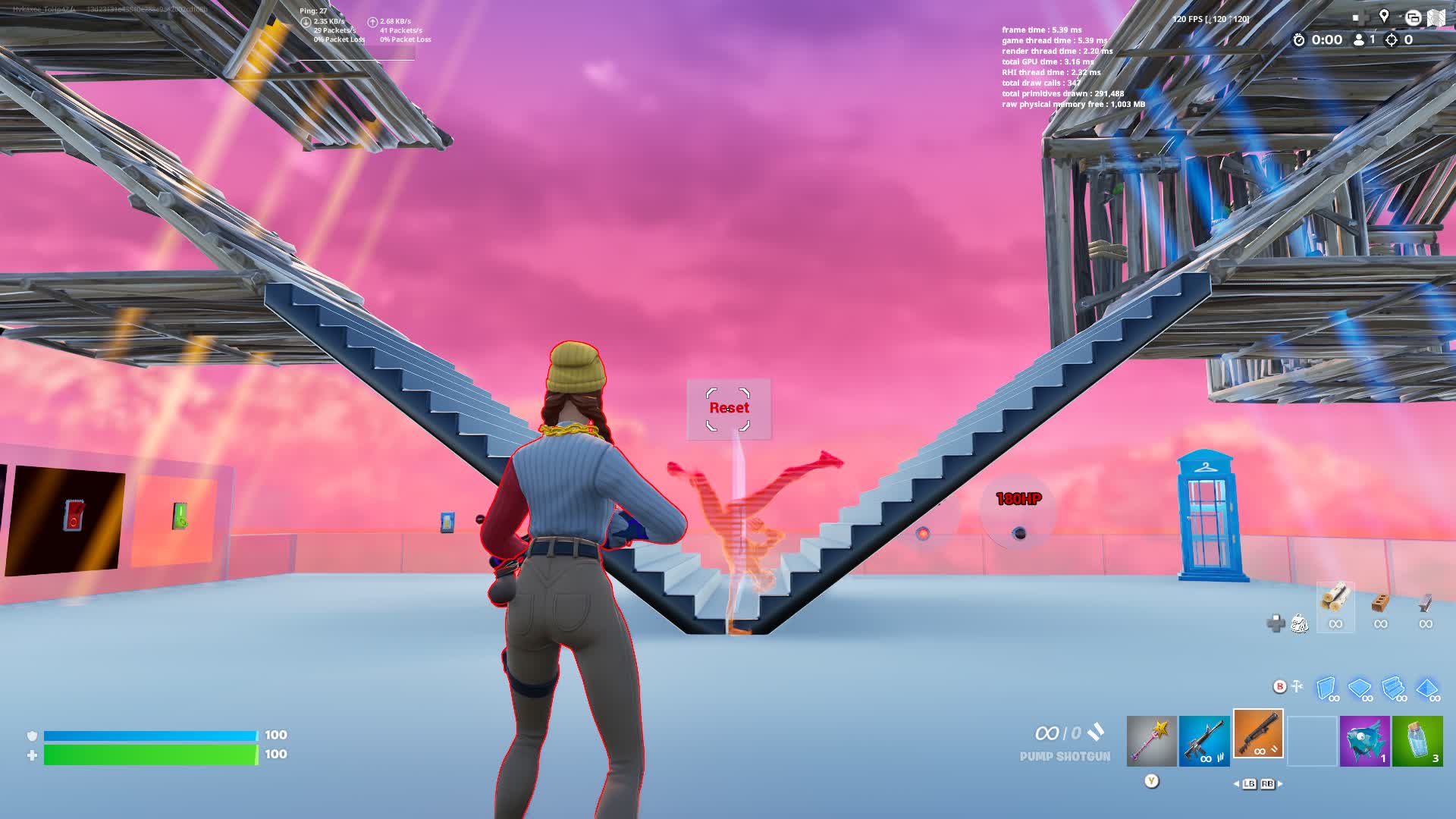This screenshot has width=1456, height=819.
Task: Flip the green switch on the wall screen
Action: [180, 516]
